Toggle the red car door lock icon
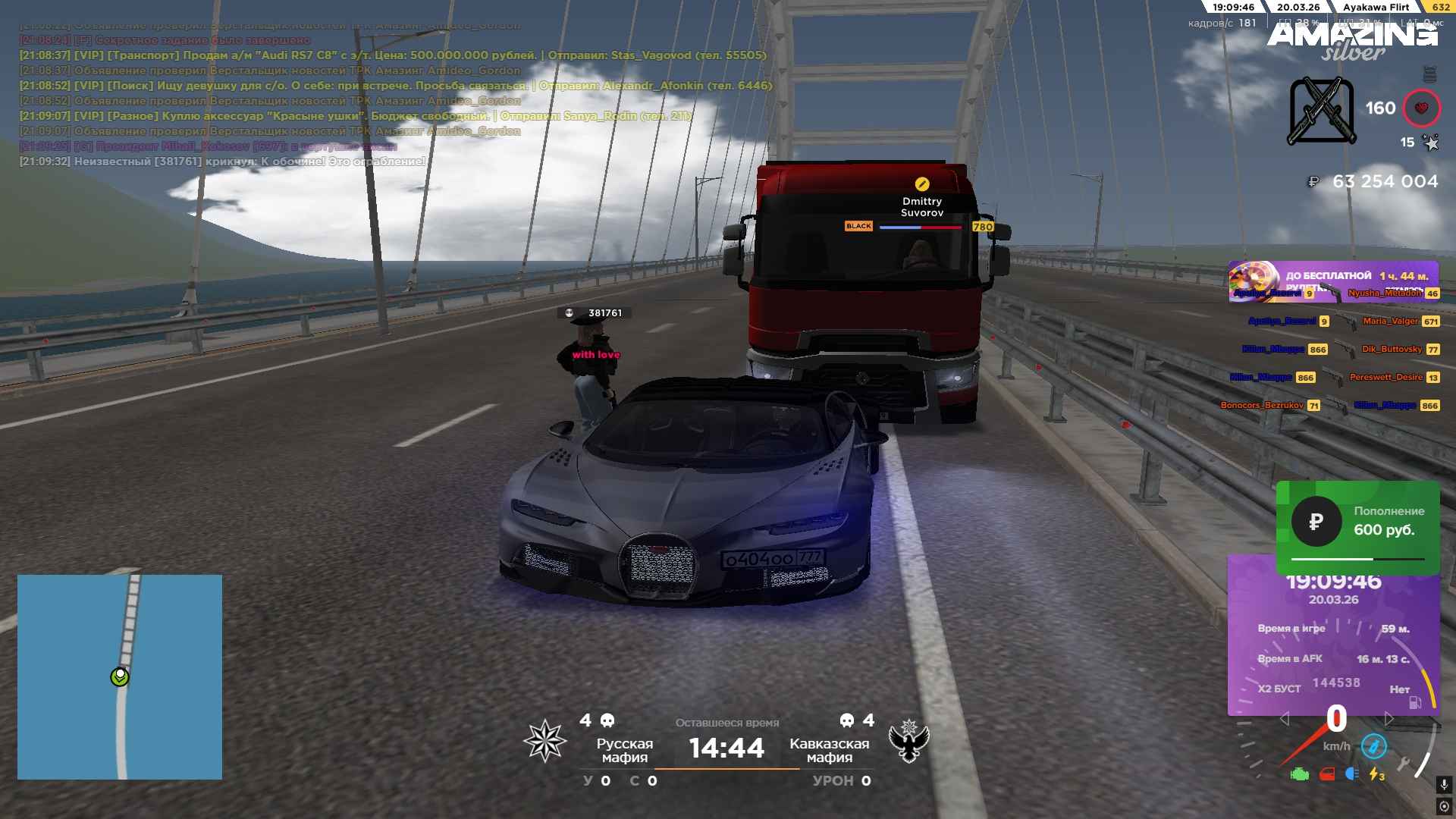The width and height of the screenshot is (1456, 819). pos(1327,774)
